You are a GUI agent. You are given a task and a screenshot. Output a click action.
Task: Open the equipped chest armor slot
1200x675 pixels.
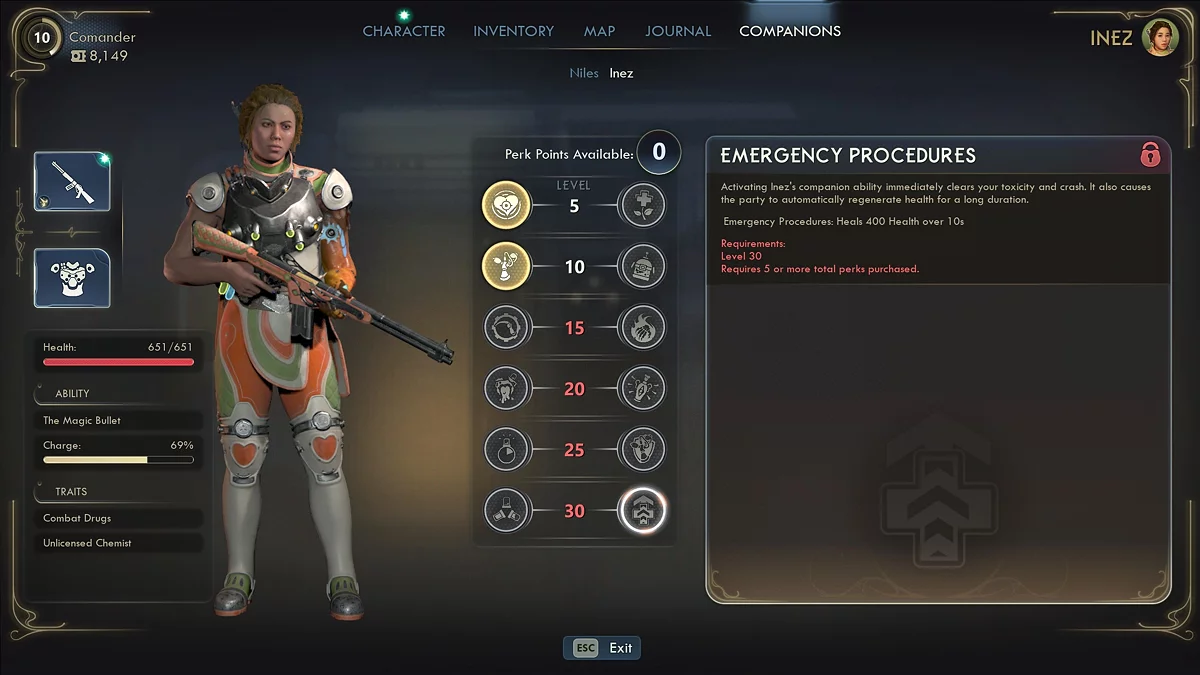point(72,278)
